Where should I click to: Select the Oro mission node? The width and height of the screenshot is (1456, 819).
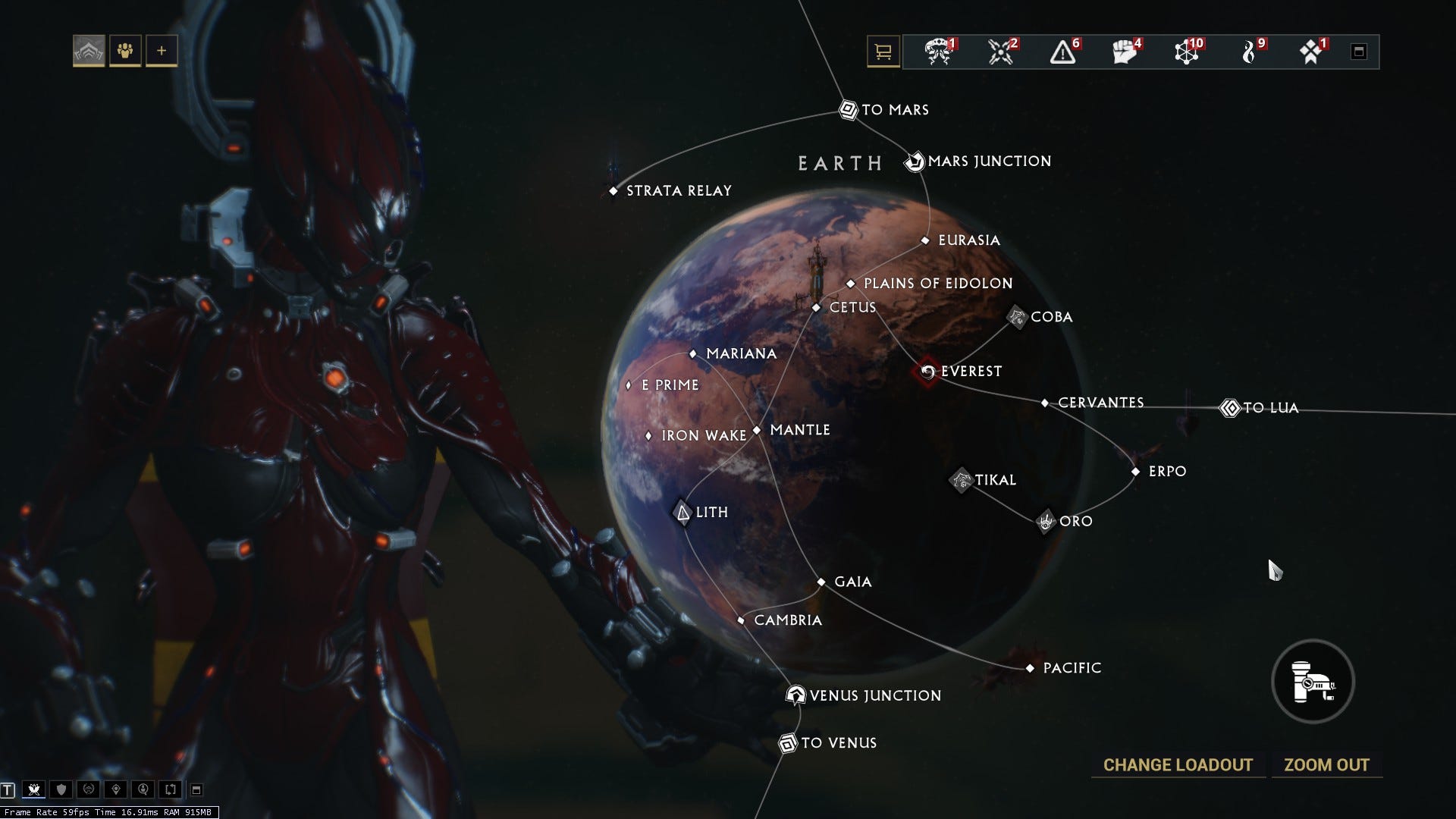1046,522
